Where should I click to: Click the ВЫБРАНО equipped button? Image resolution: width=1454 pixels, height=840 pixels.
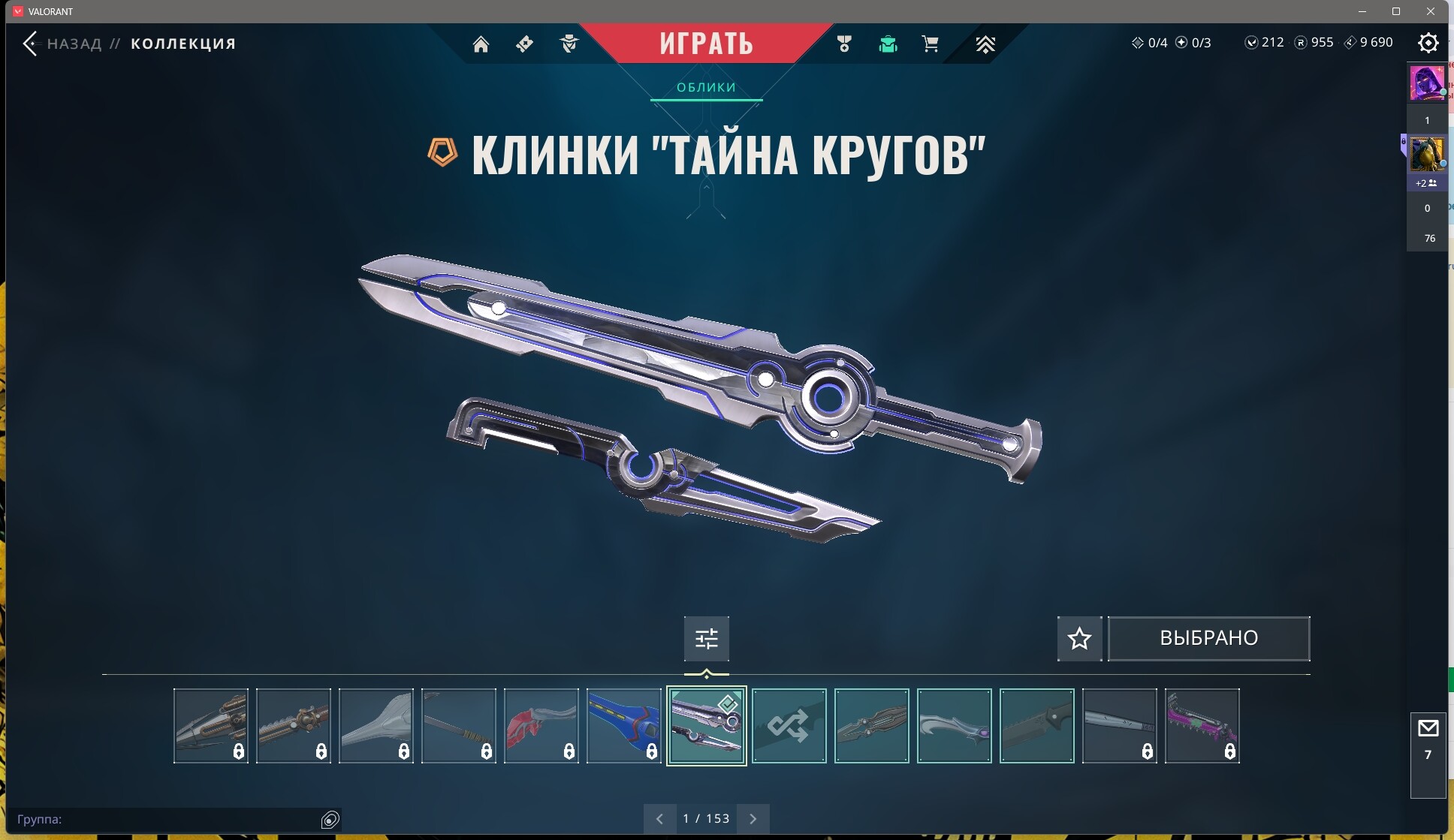point(1208,639)
